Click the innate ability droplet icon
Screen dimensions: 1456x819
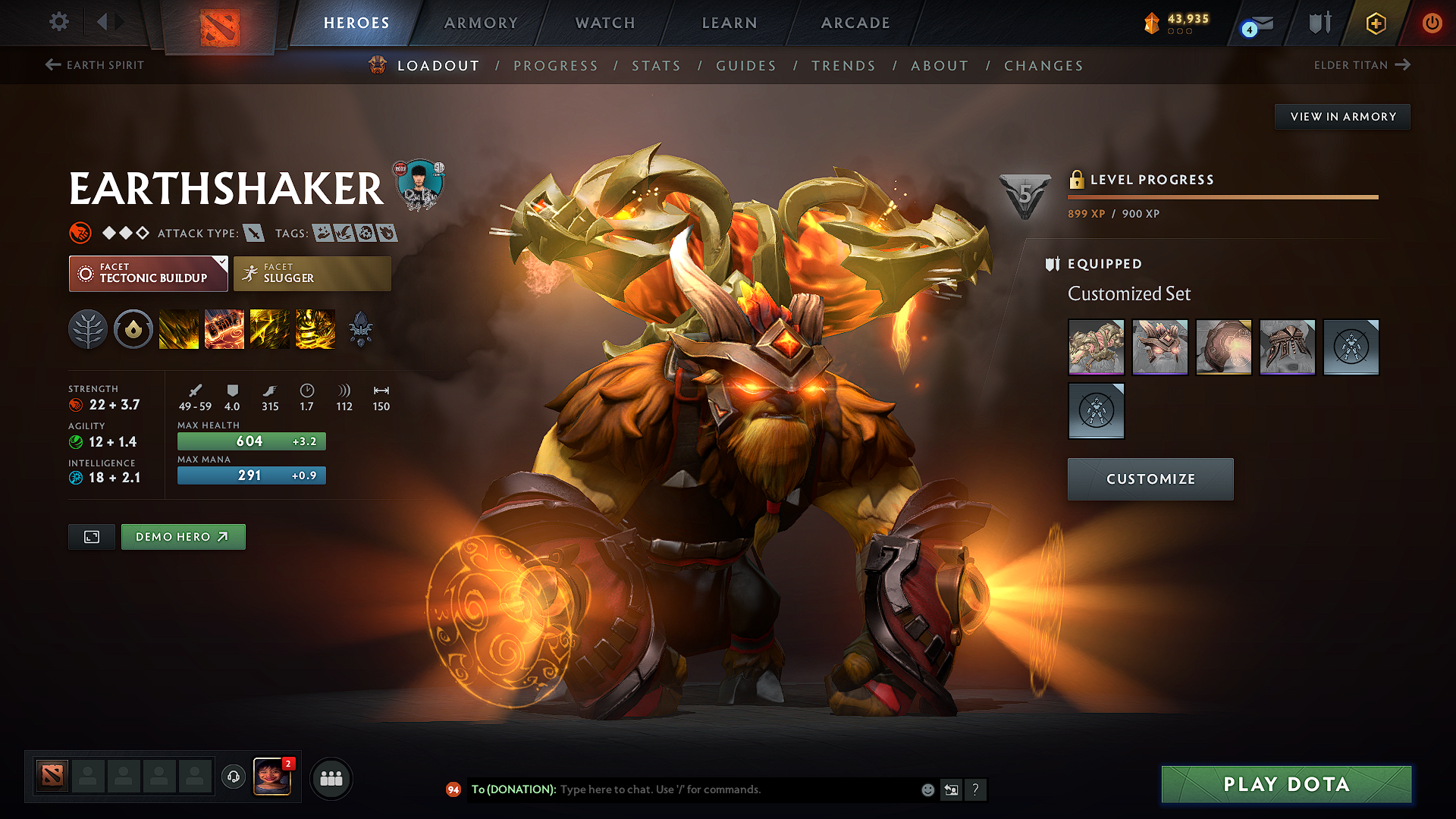(133, 329)
